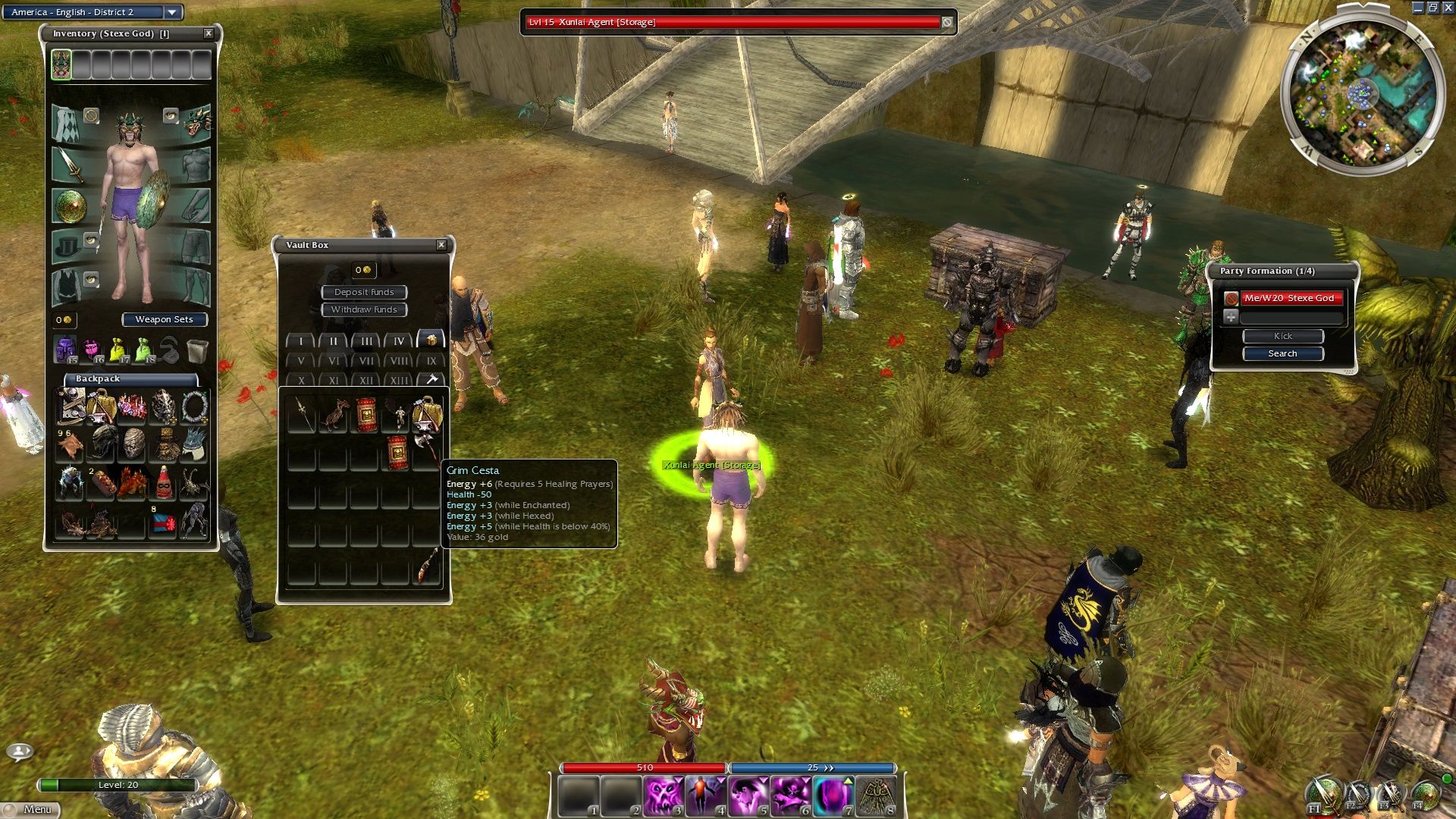This screenshot has width=1456, height=819.
Task: Select the red lantern item in vault
Action: tap(366, 415)
